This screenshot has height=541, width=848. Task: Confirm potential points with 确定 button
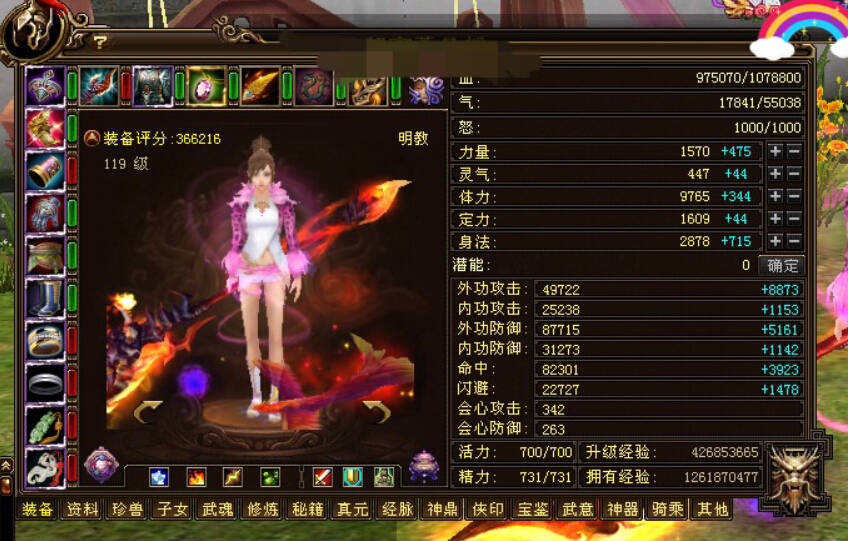coord(783,265)
